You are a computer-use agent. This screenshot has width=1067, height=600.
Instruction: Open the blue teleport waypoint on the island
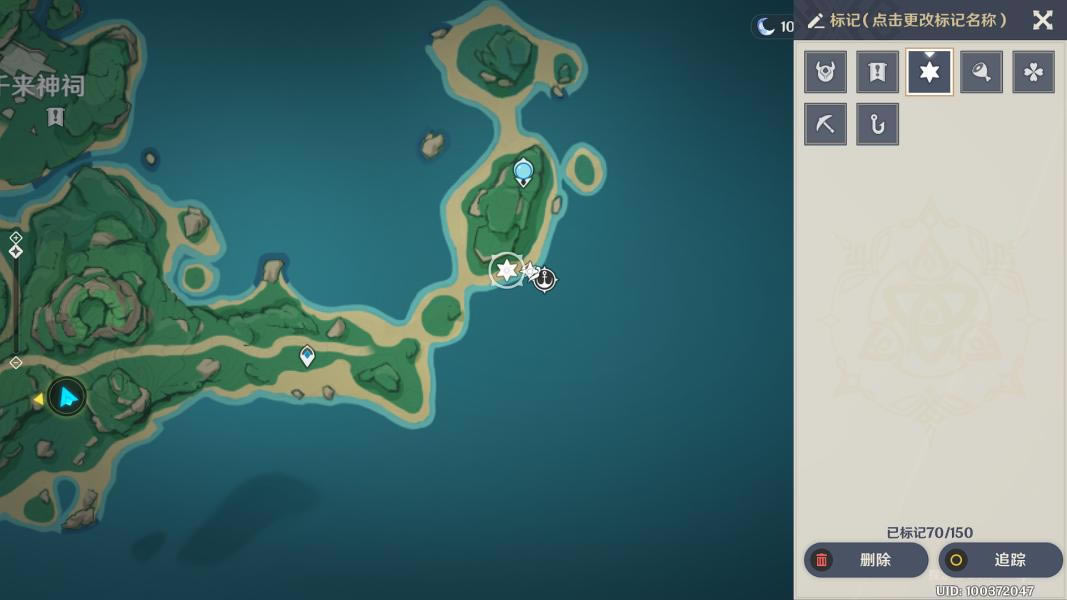coord(523,172)
